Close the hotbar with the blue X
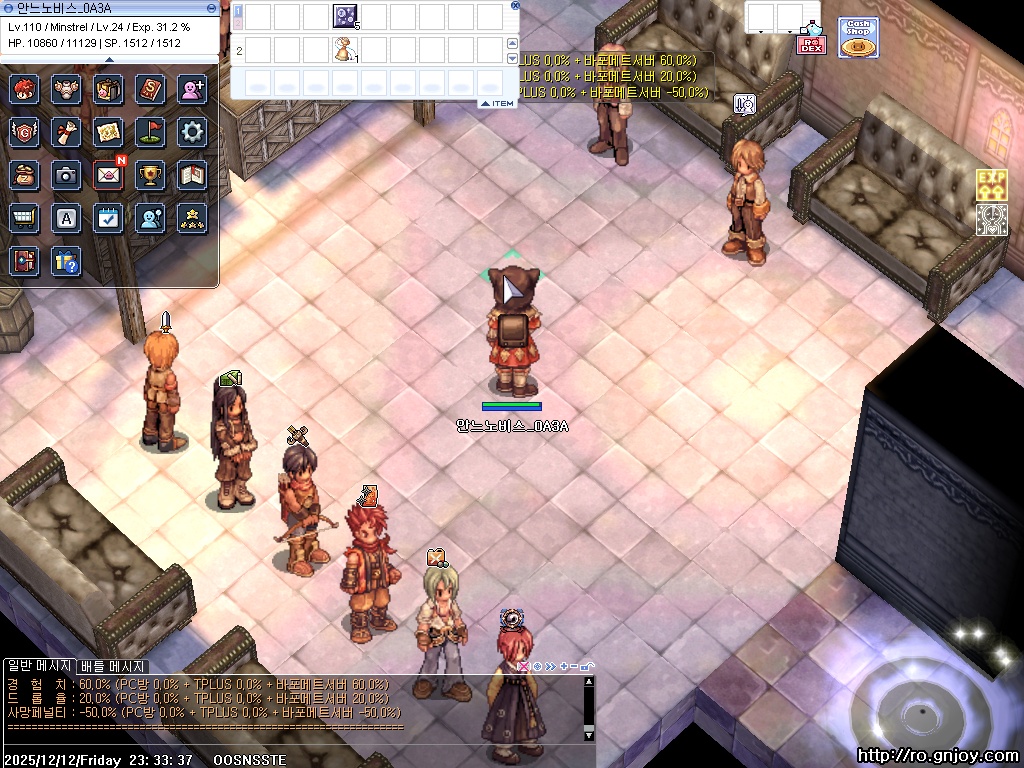 (515, 5)
